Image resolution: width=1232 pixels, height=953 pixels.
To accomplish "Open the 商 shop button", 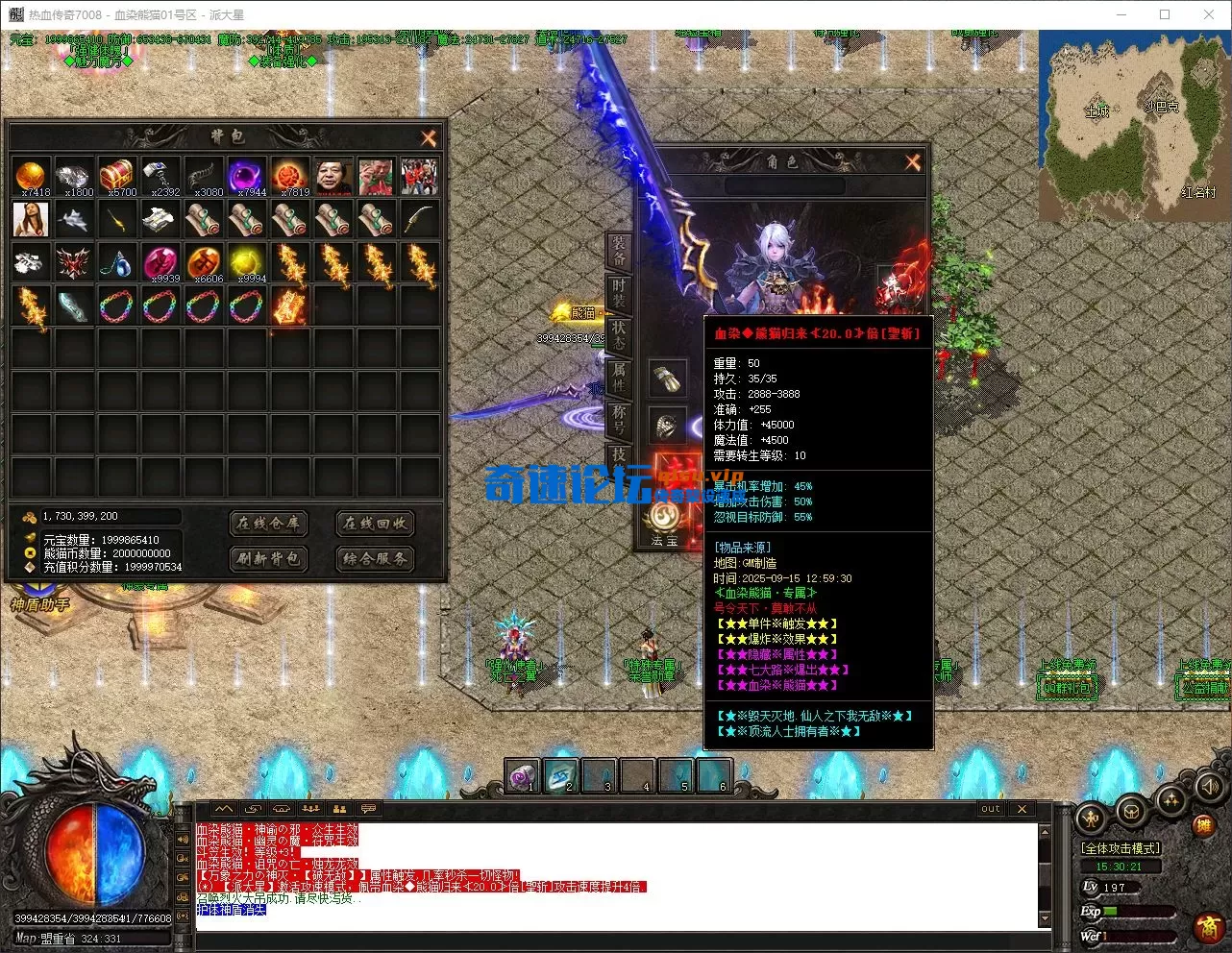I will point(1209,928).
